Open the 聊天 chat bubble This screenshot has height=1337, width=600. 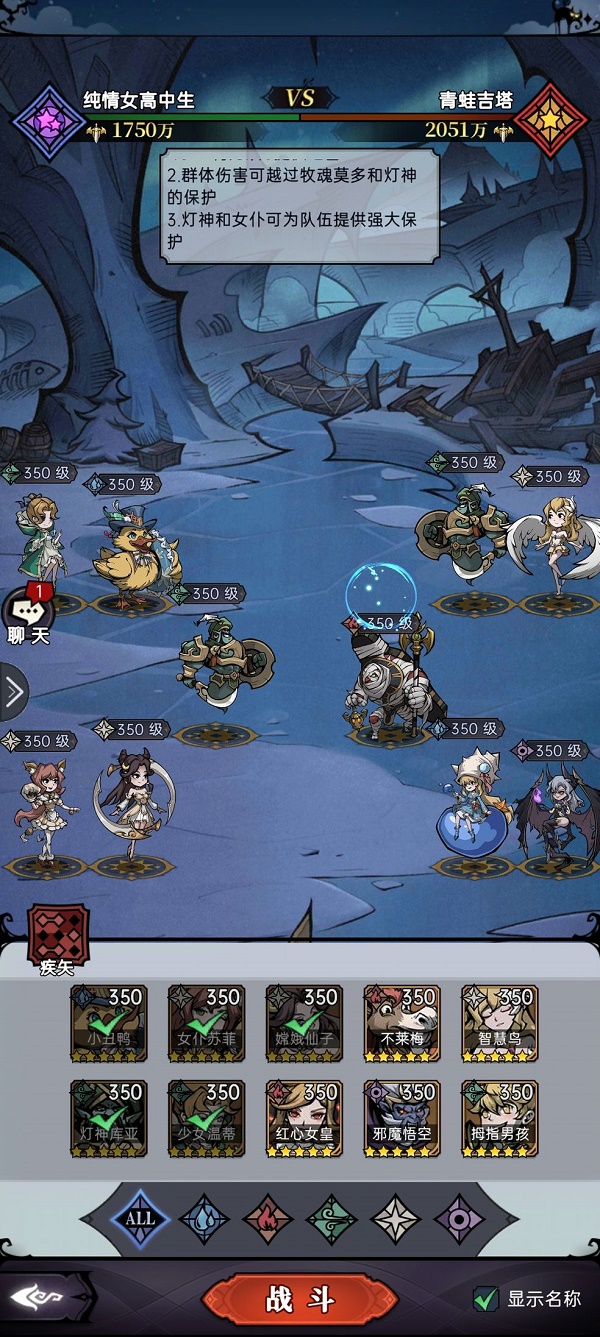28,613
